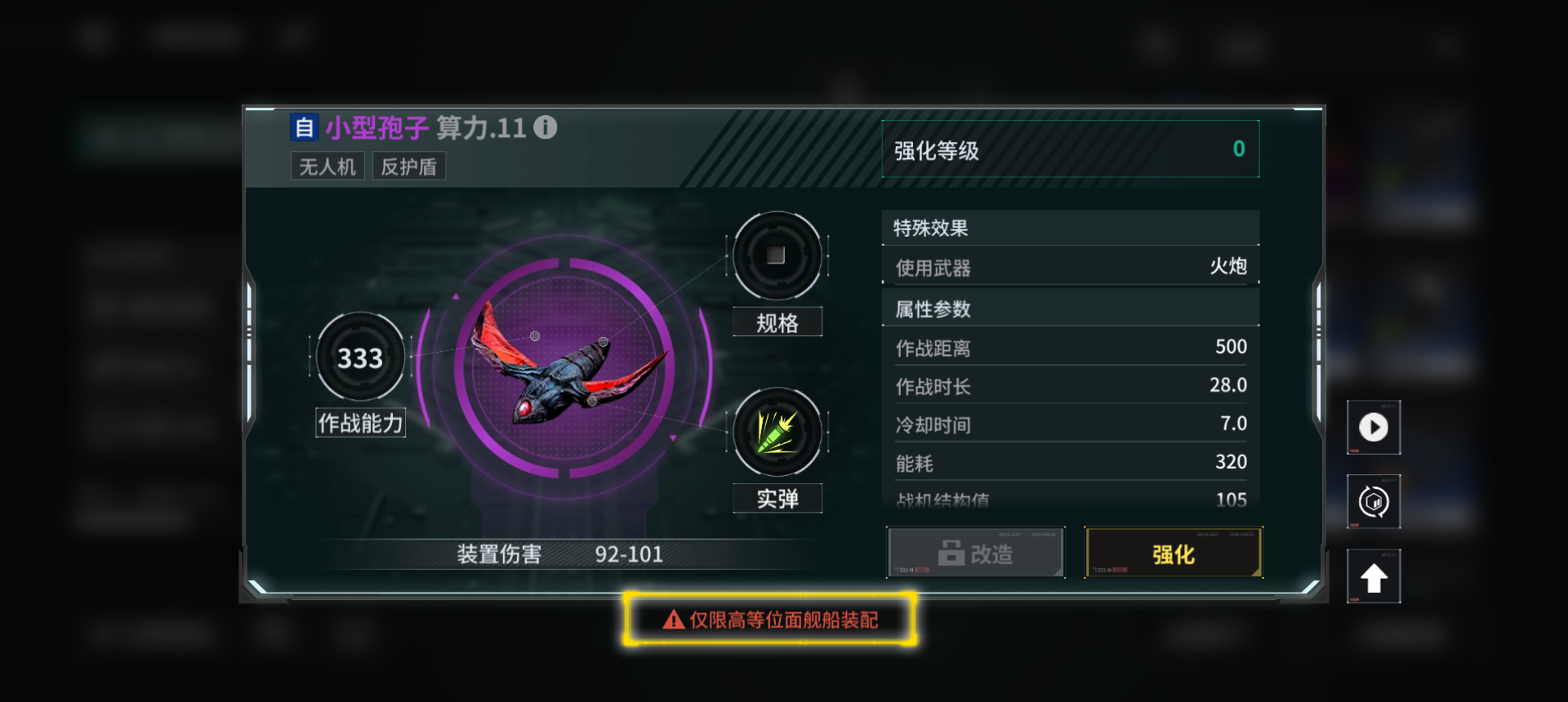This screenshot has width=1568, height=702.
Task: Tap the info icon next to 算力.11
Action: click(546, 127)
